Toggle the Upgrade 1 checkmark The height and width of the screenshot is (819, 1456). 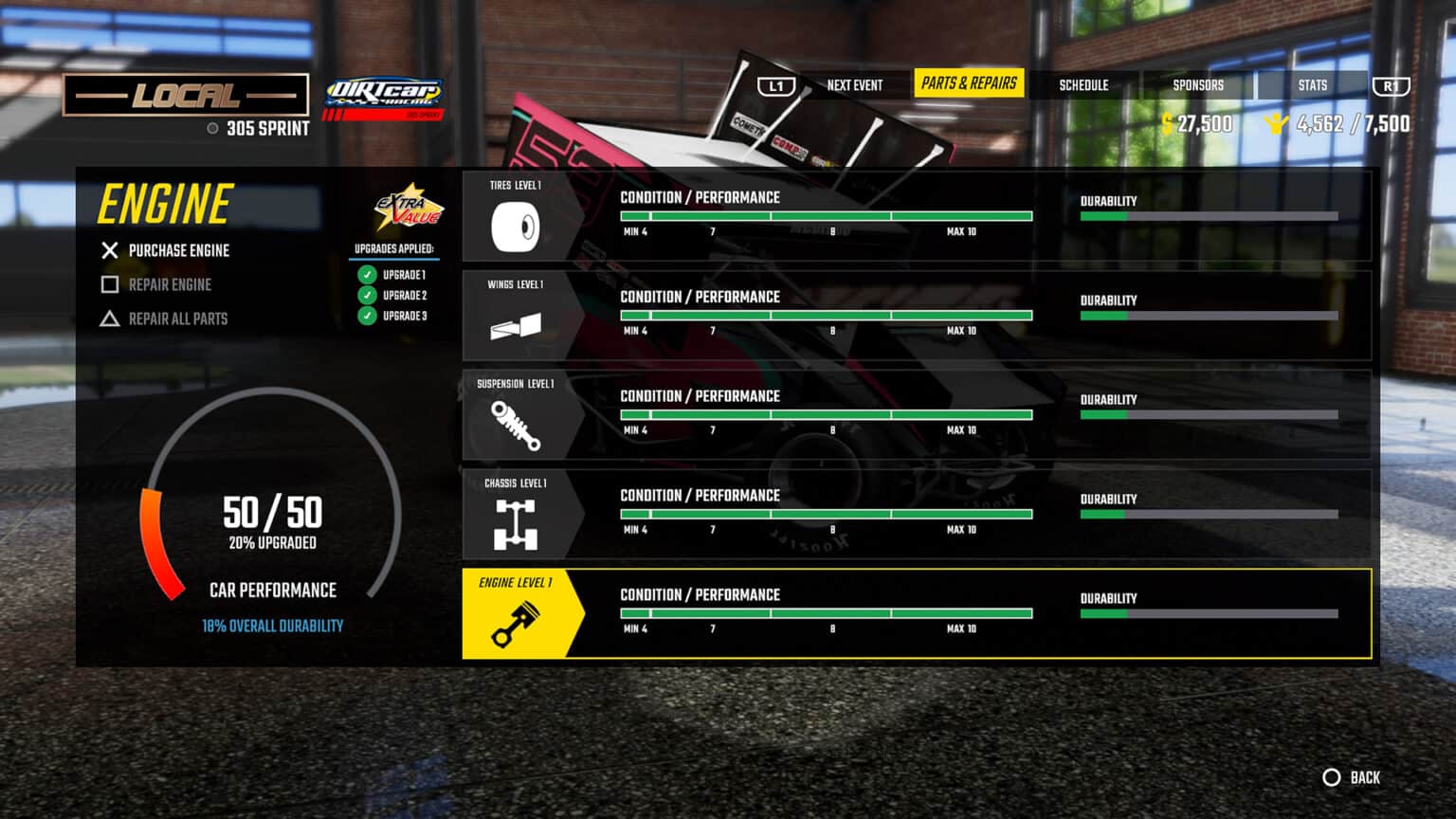pos(369,276)
